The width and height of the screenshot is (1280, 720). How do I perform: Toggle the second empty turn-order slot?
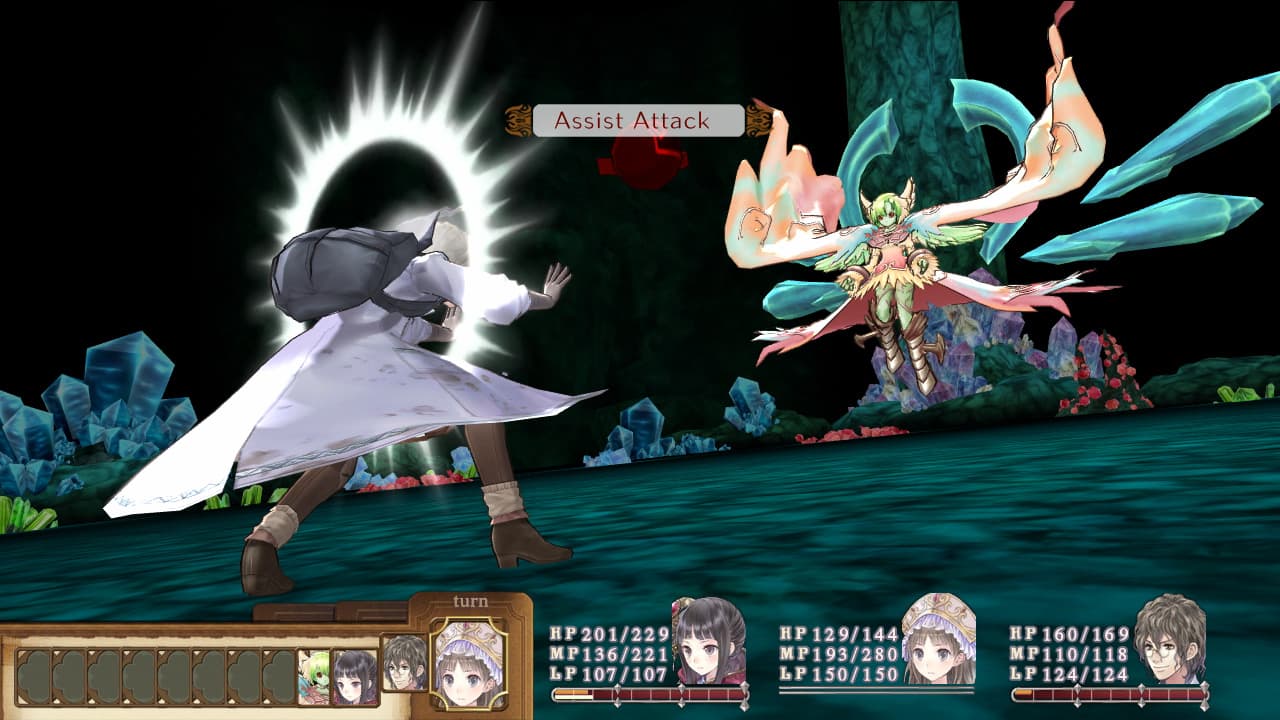(x=67, y=675)
